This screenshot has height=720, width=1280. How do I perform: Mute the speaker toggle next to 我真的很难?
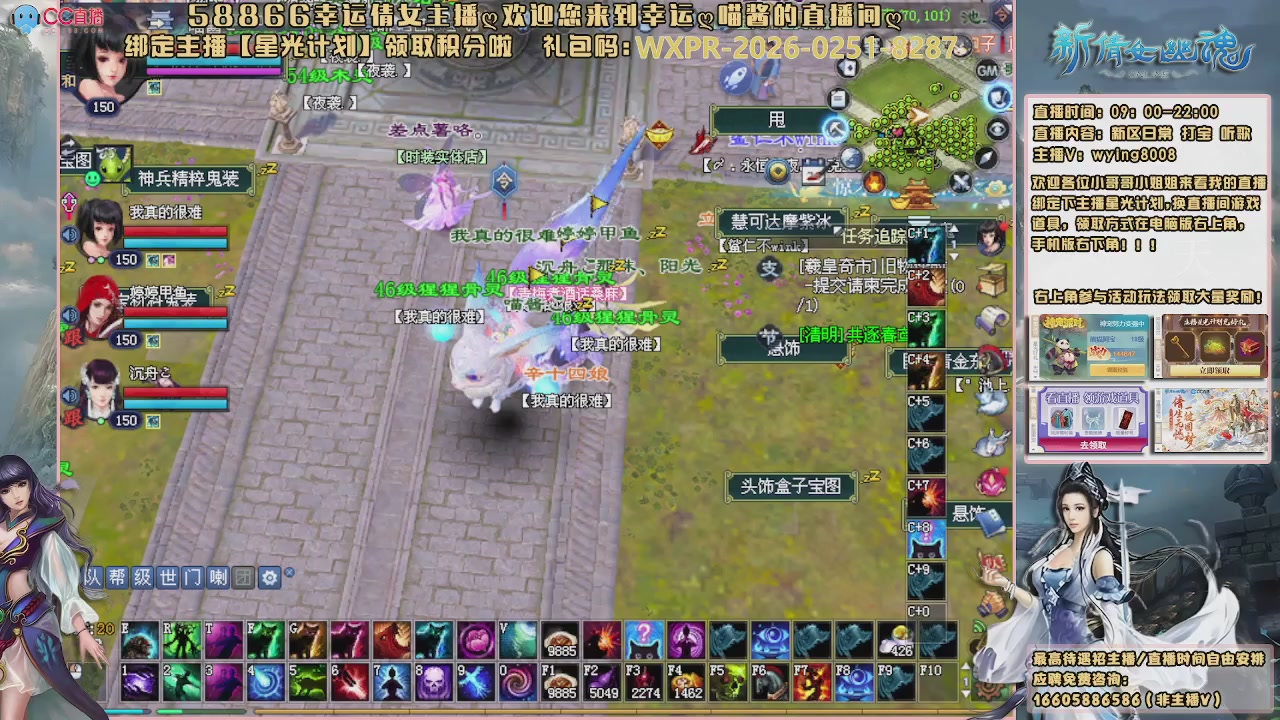69,234
